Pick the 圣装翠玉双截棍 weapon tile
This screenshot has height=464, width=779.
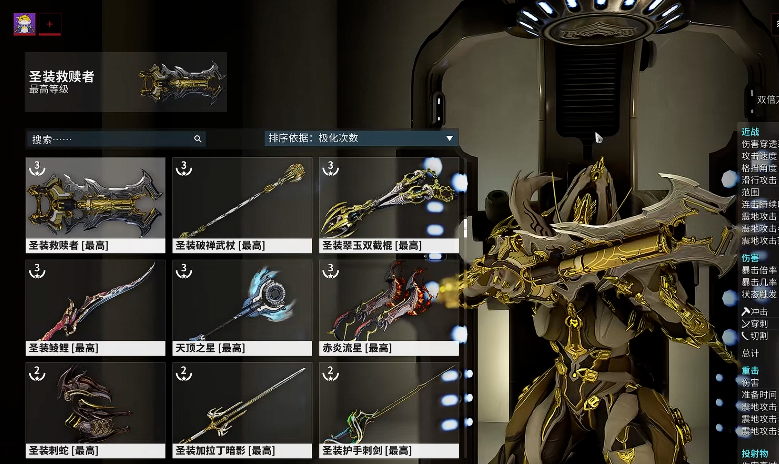390,204
